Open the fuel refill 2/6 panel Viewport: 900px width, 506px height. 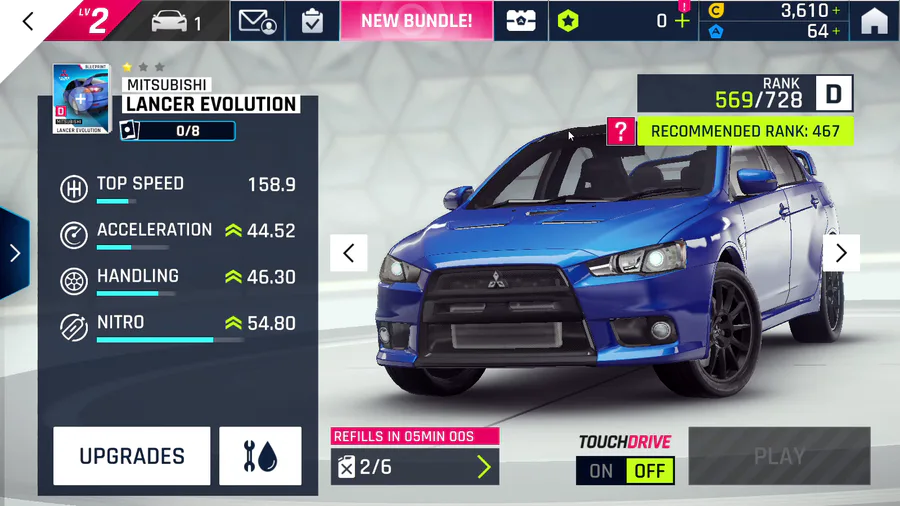click(x=415, y=466)
